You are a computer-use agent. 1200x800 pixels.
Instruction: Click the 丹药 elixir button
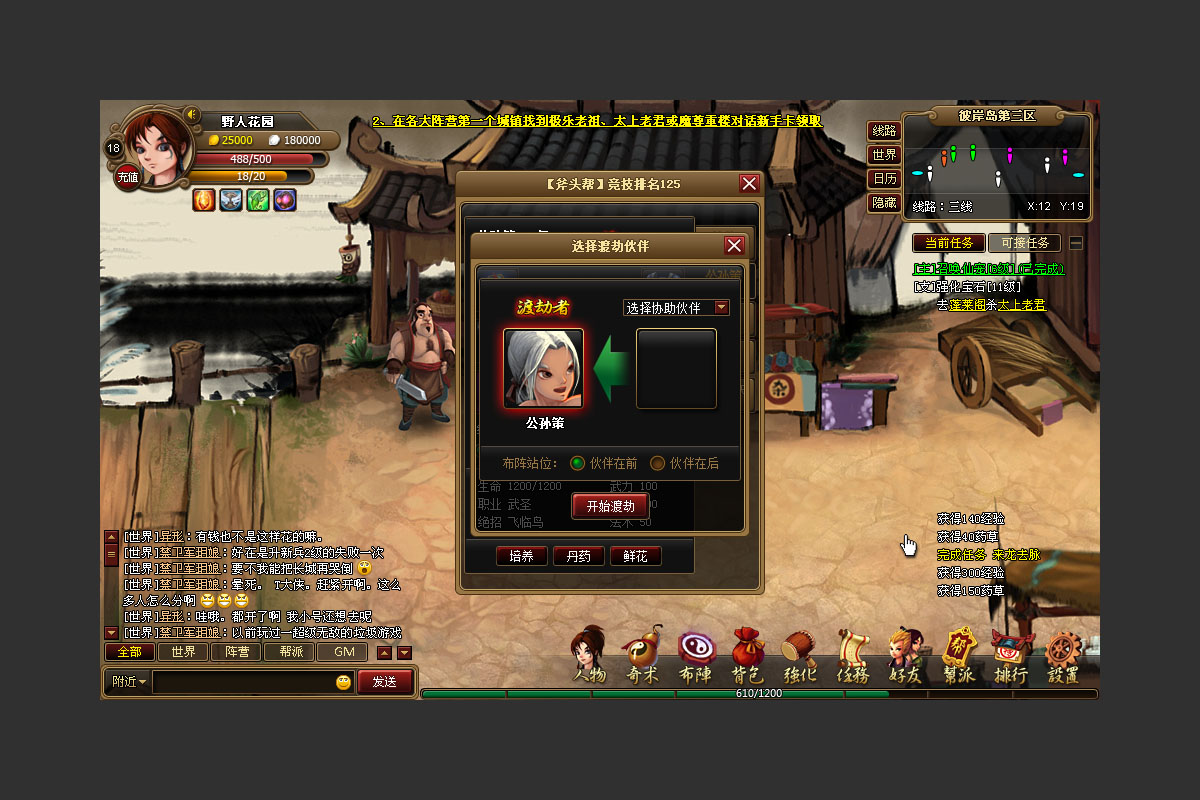tap(578, 556)
